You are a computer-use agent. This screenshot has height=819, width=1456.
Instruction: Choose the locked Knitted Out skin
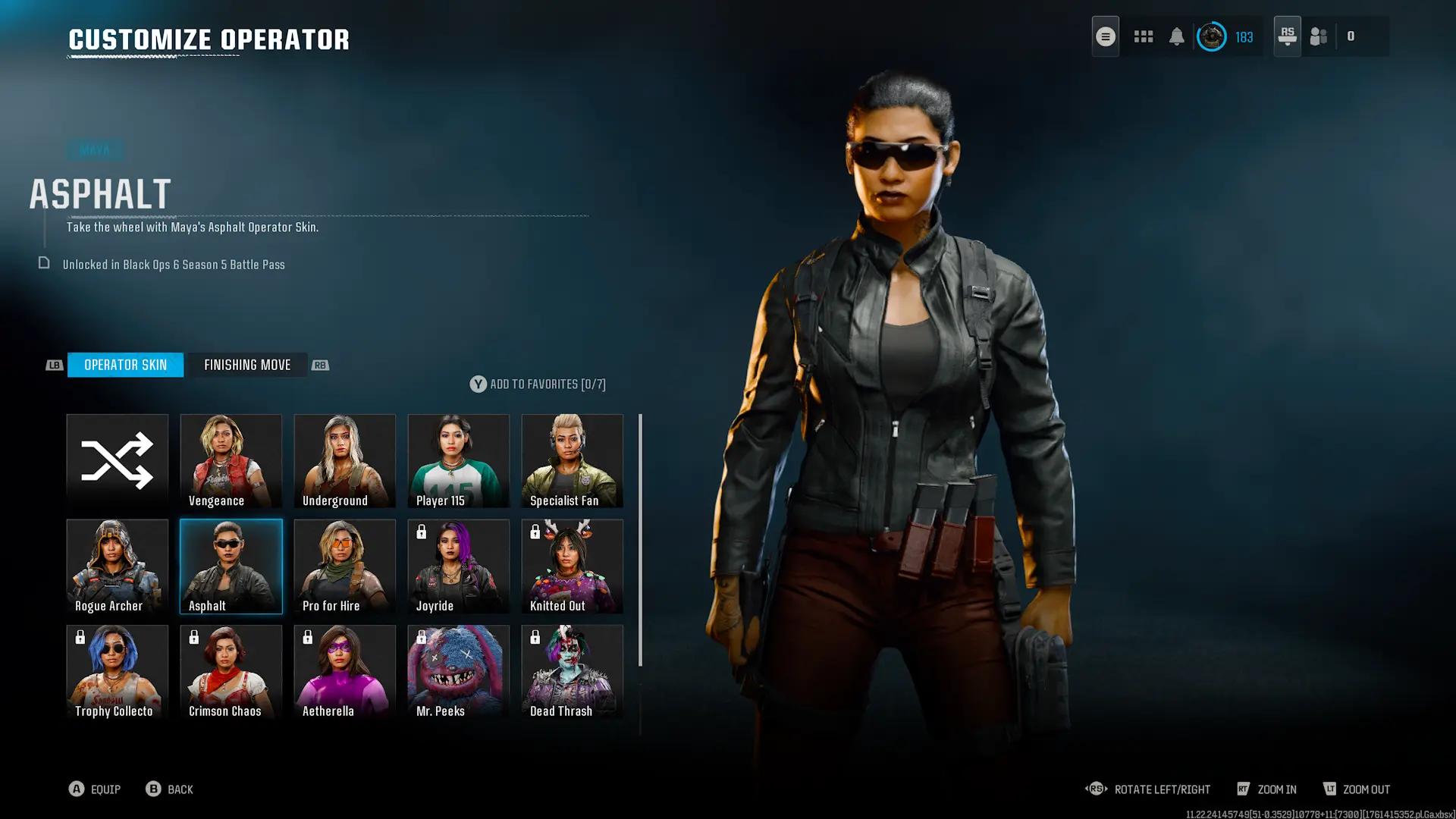573,566
